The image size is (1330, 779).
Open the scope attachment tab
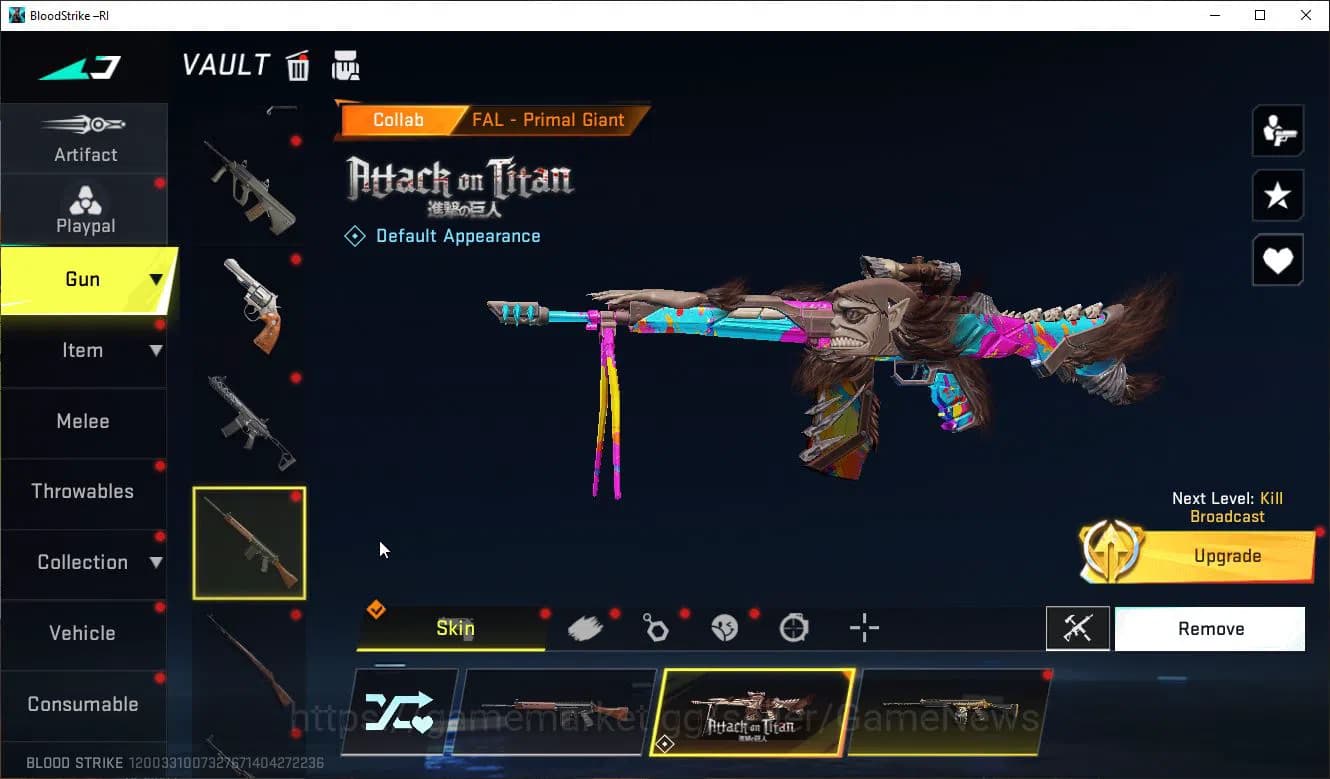pos(793,628)
